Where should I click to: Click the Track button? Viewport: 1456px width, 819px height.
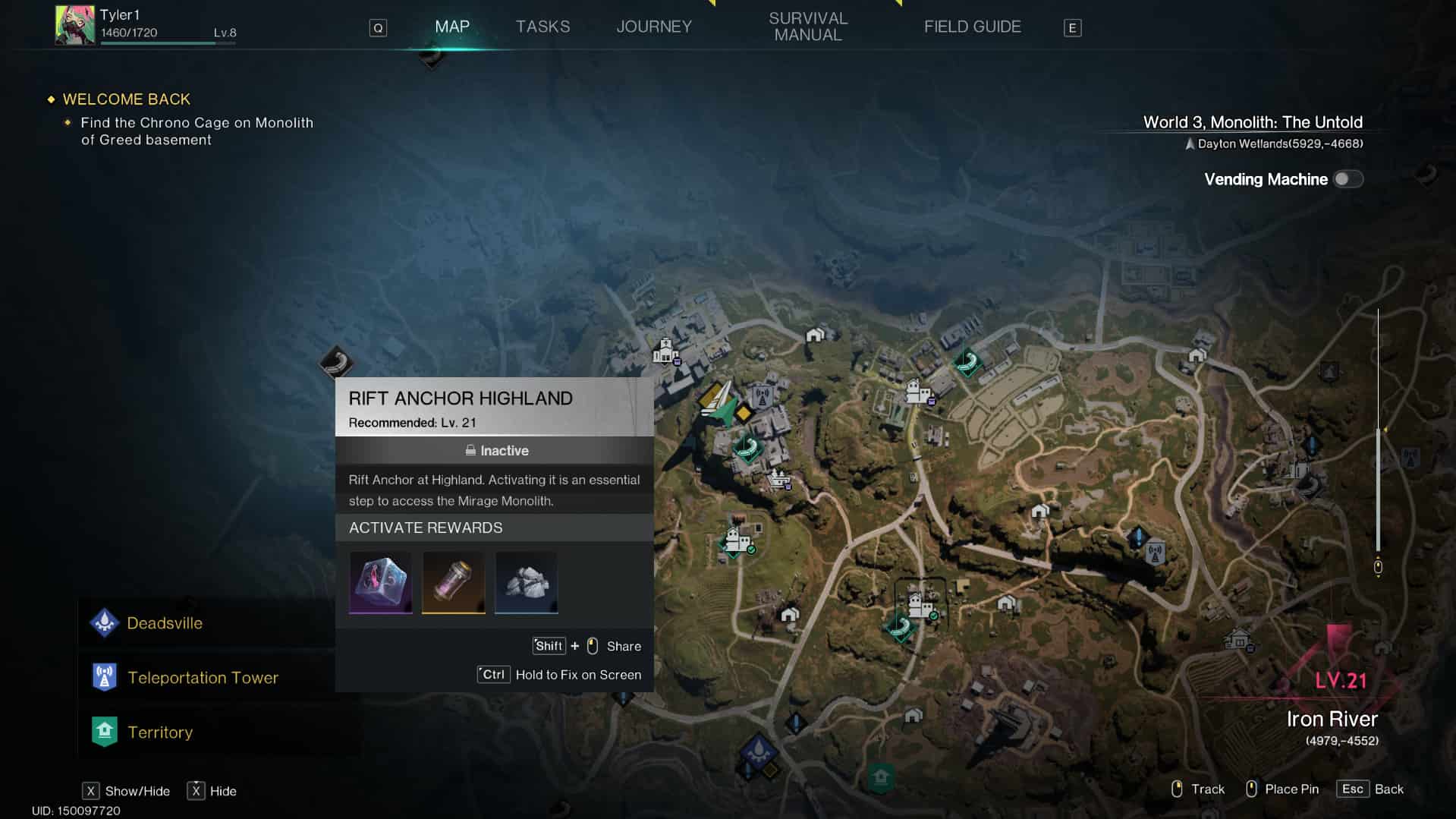[x=1197, y=789]
